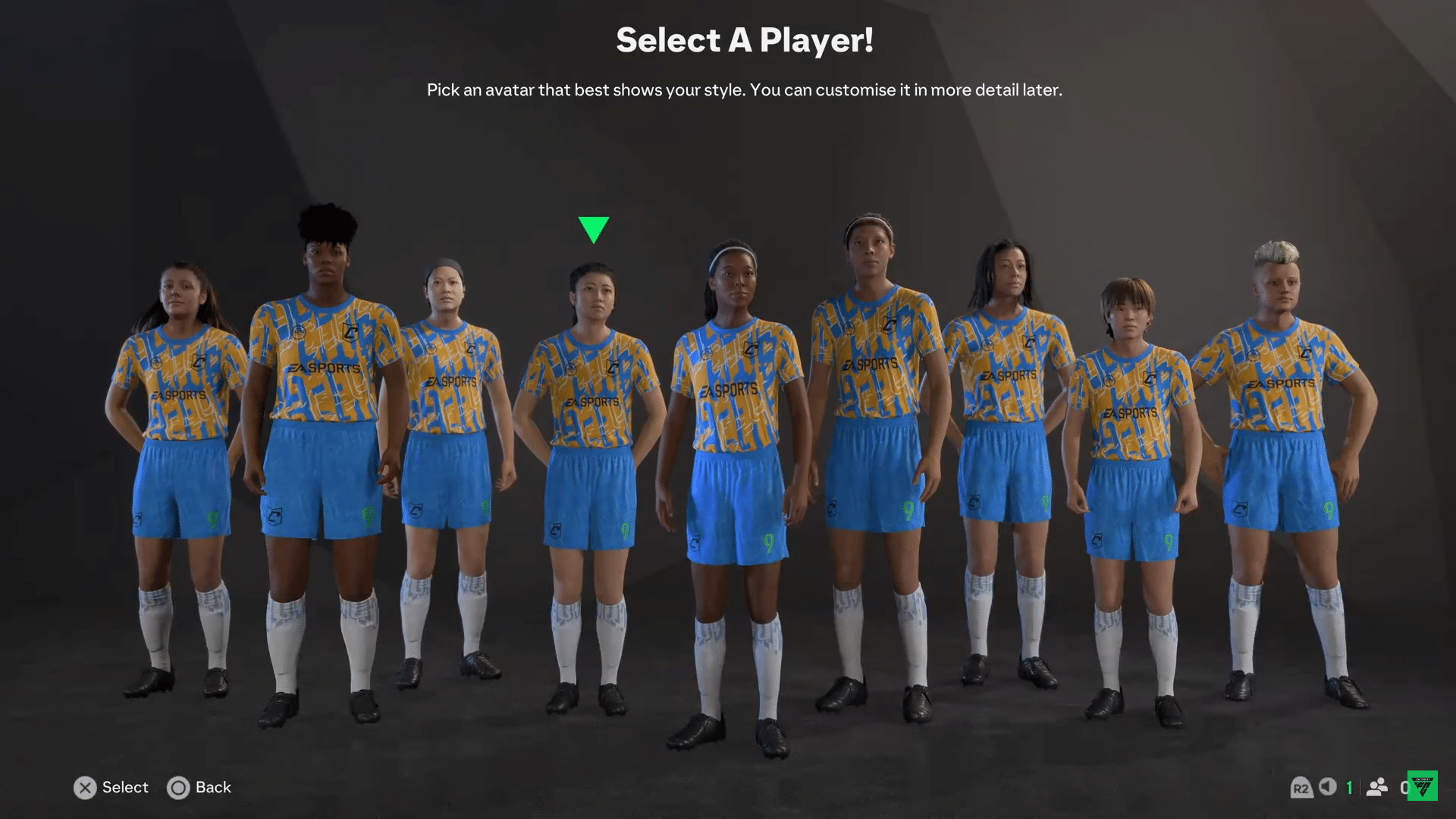This screenshot has height=819, width=1456.
Task: Click the green player count number 1
Action: click(1351, 788)
